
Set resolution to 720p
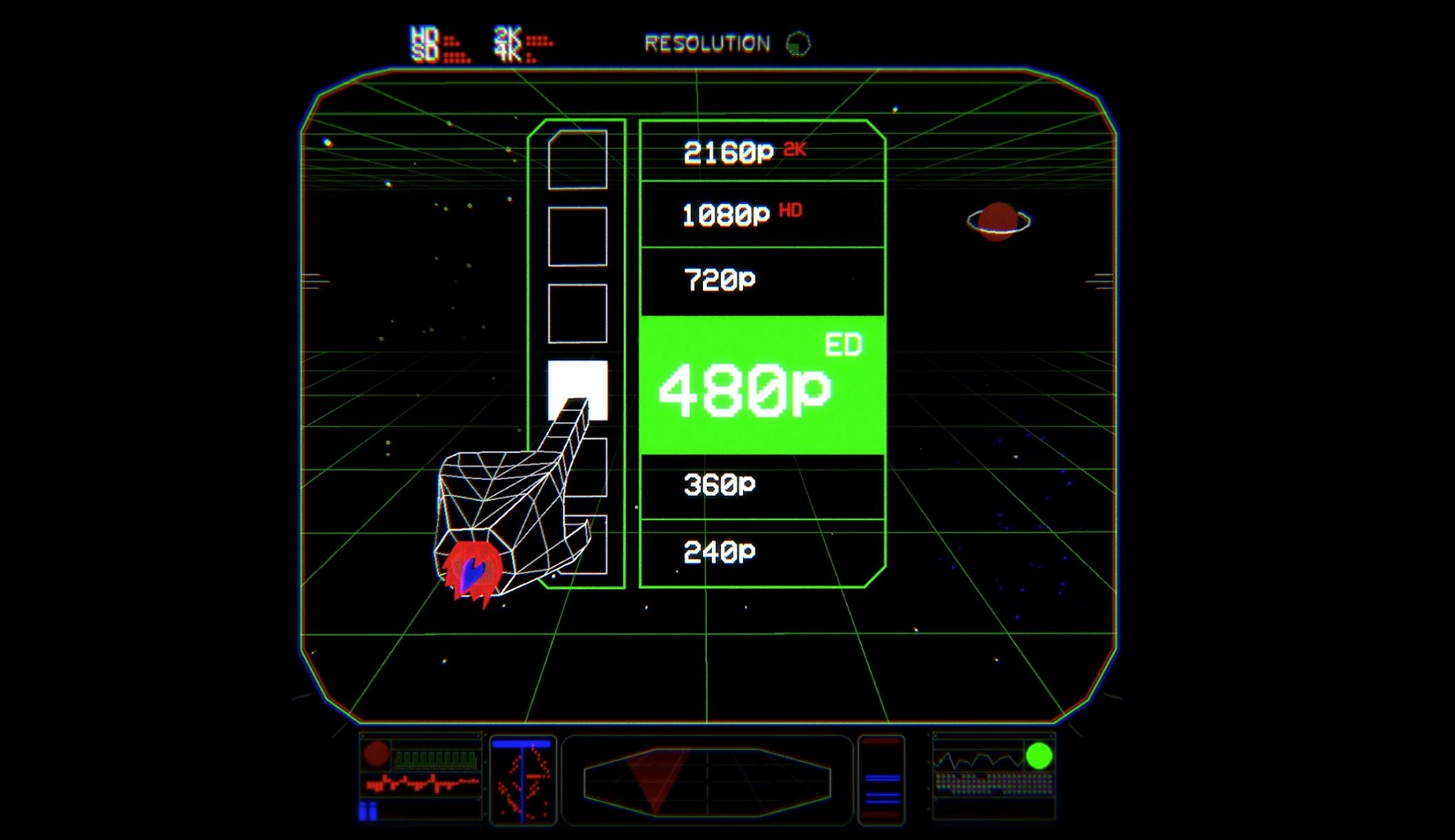click(x=761, y=280)
